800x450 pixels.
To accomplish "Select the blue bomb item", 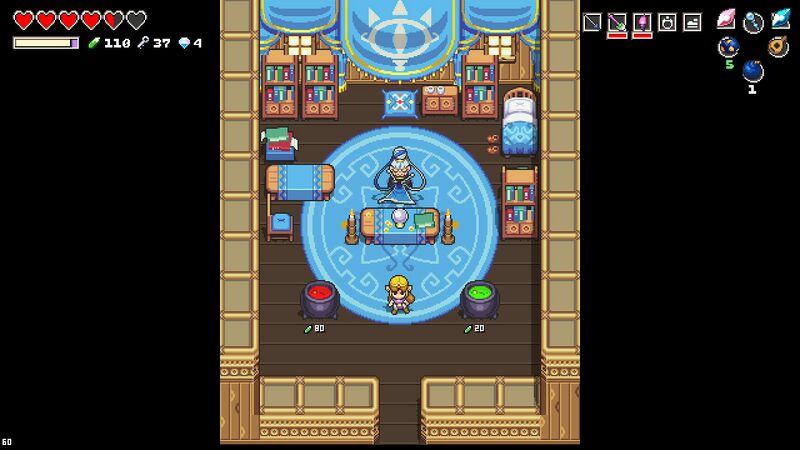I will 753,71.
